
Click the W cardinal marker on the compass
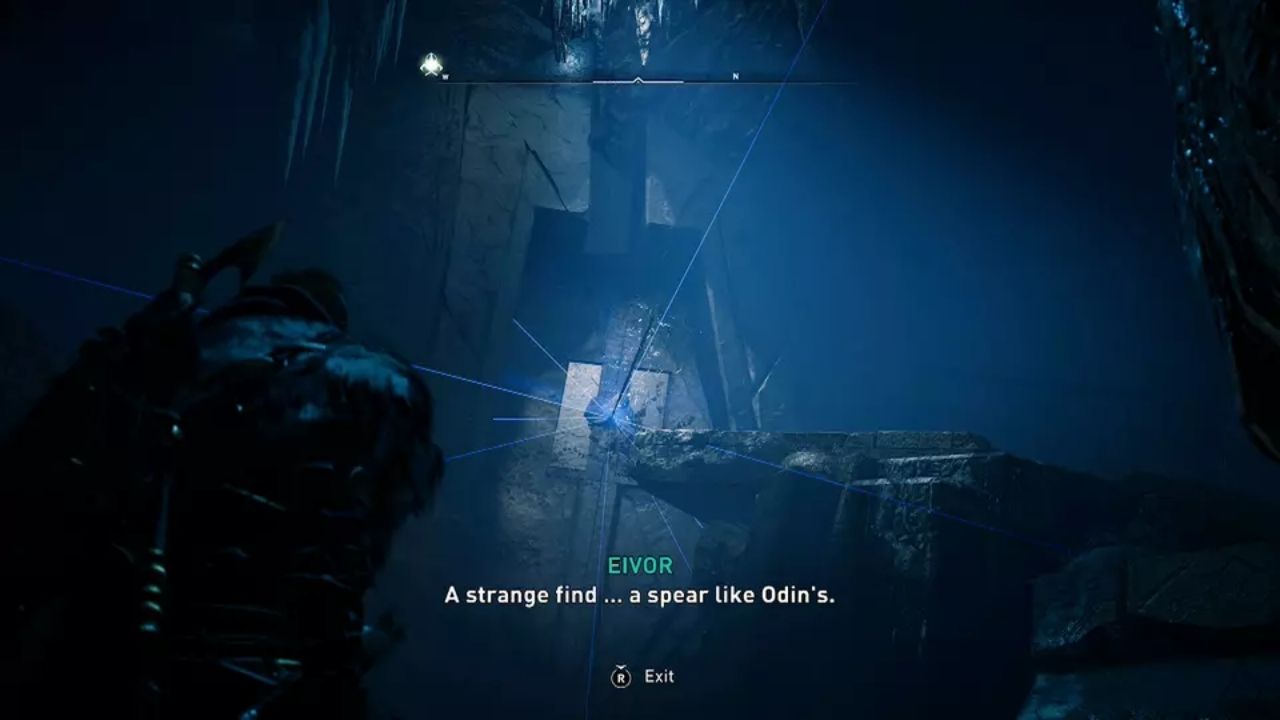tap(446, 76)
